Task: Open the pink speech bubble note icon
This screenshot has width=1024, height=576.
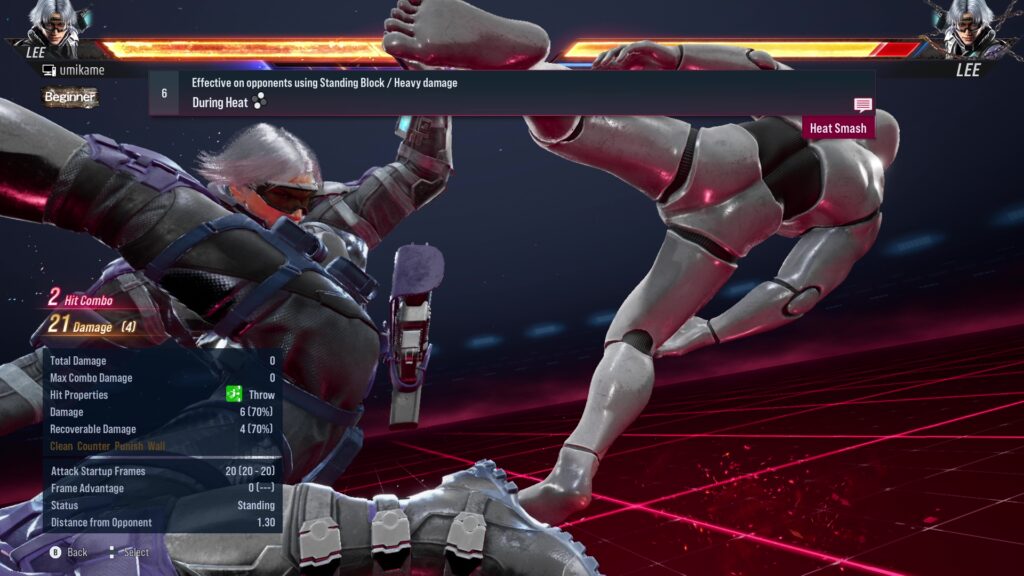Action: click(862, 105)
